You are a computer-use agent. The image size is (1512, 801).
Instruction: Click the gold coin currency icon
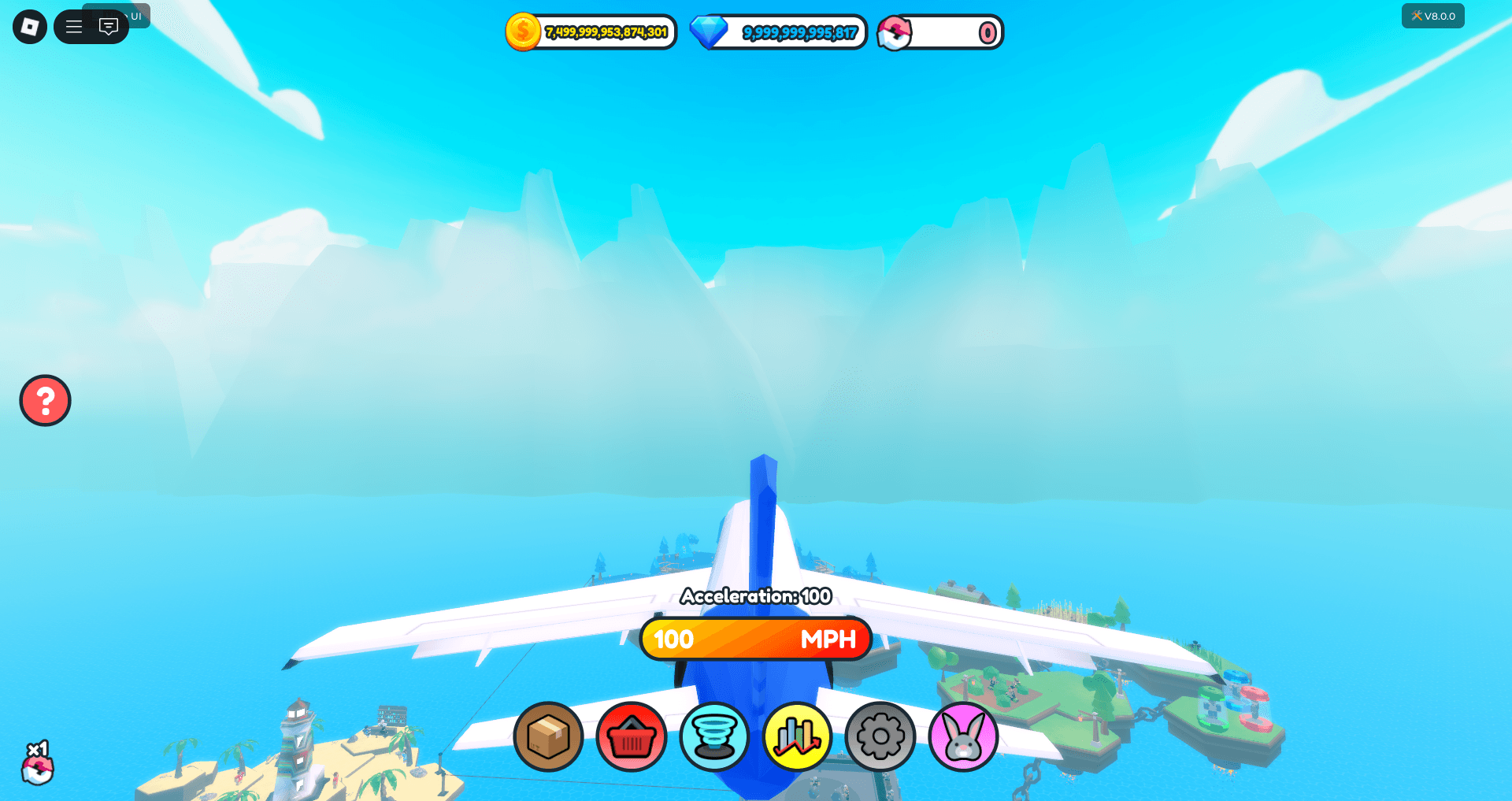coord(525,32)
